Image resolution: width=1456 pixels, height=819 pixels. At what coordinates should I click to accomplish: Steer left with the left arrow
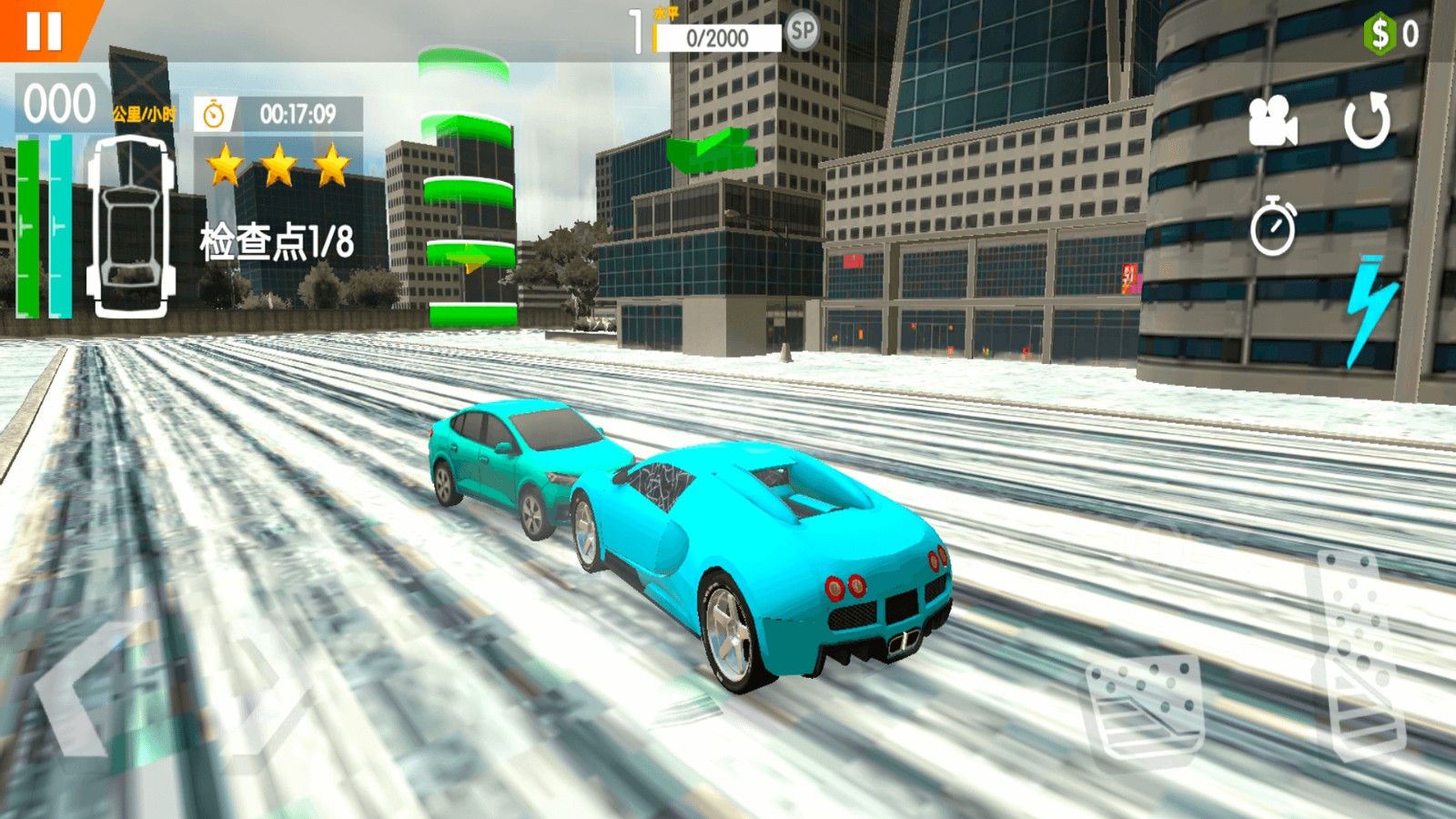(x=77, y=687)
